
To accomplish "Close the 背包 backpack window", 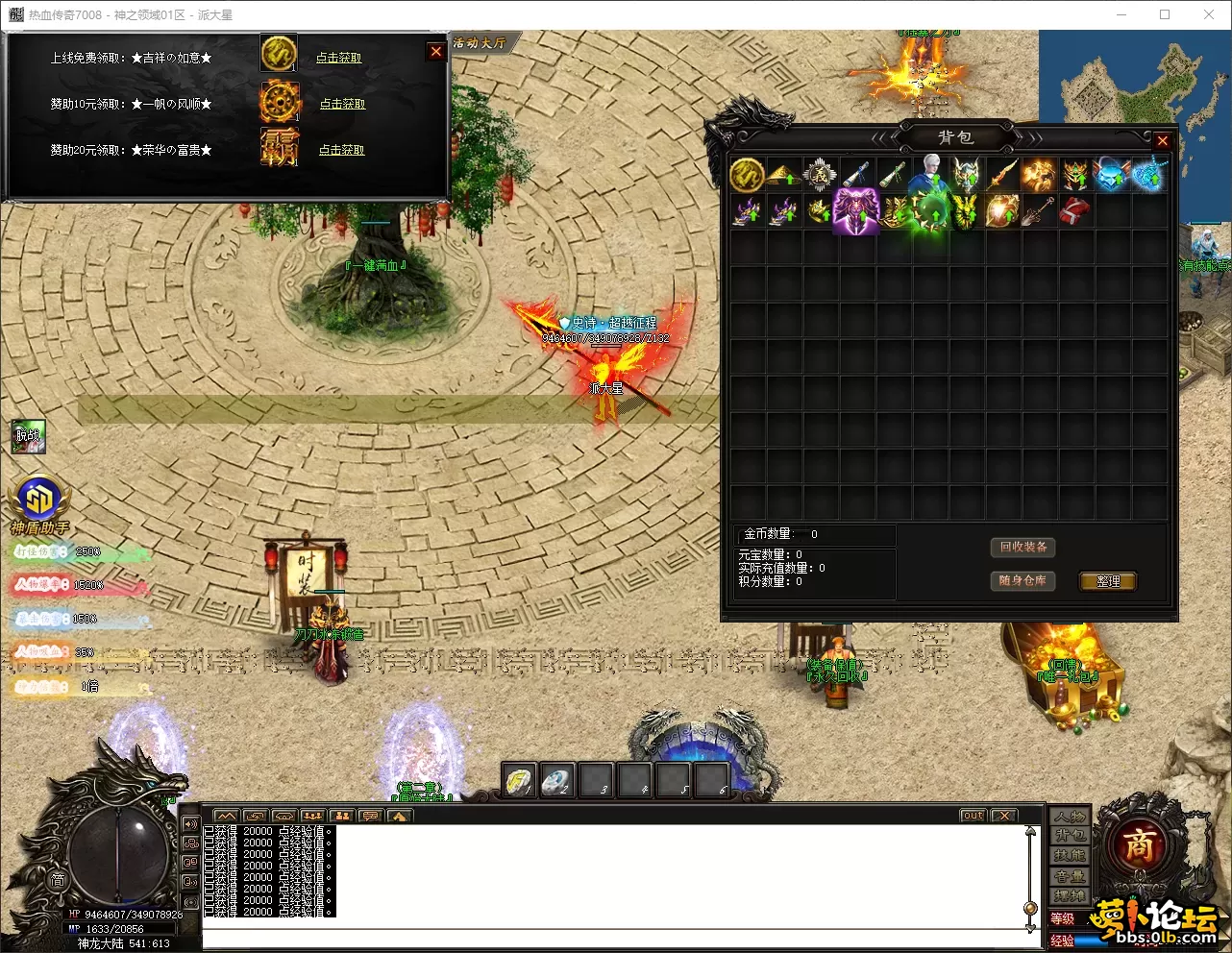I will click(x=1162, y=141).
